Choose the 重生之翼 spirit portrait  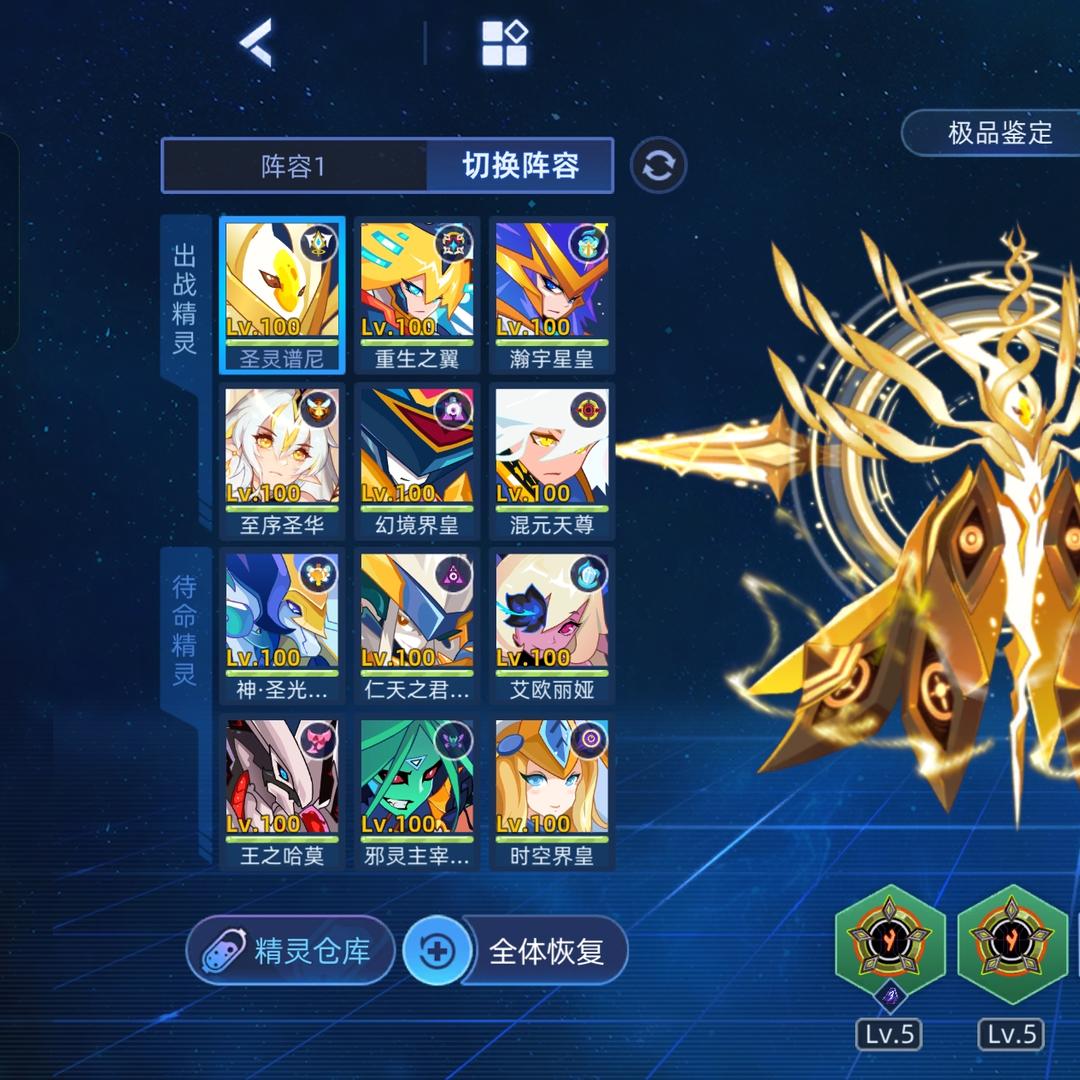[x=417, y=295]
